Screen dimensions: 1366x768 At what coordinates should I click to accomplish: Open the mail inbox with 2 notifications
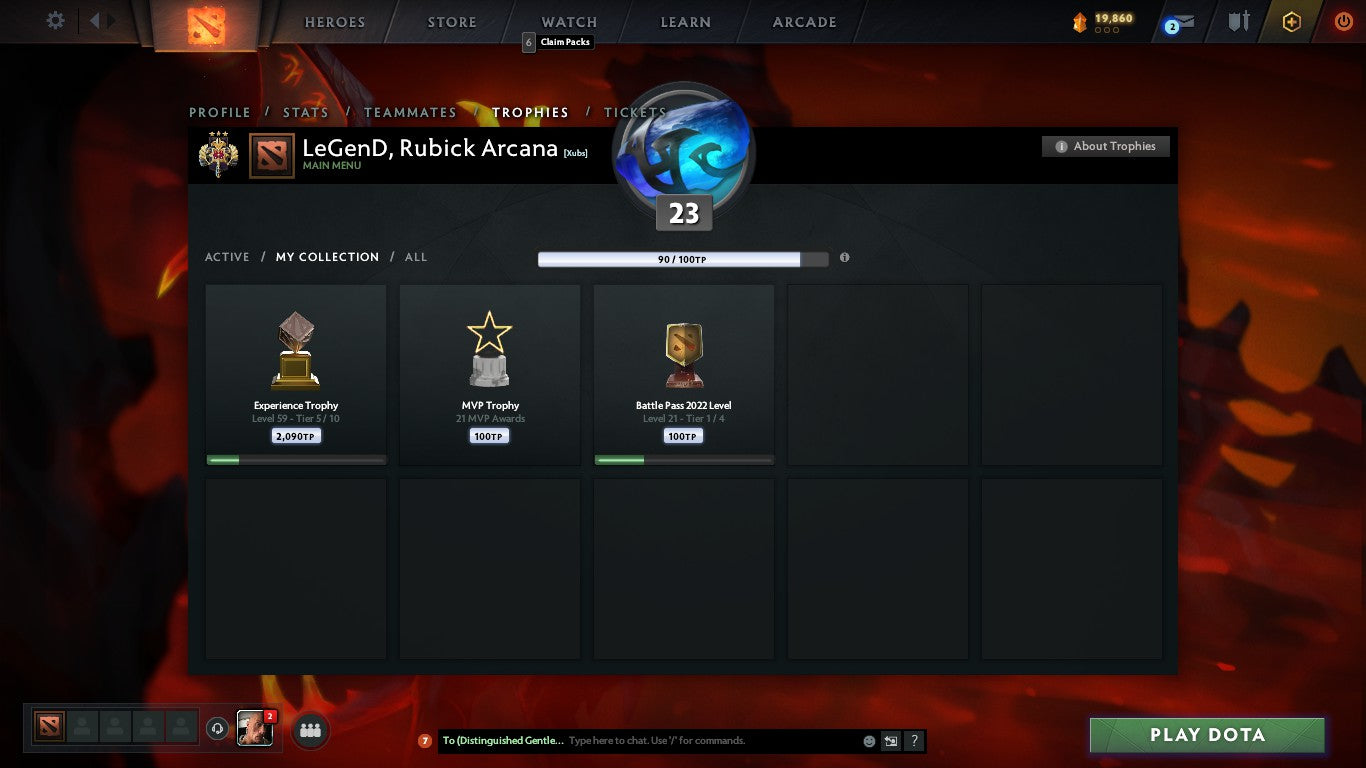coord(1180,20)
